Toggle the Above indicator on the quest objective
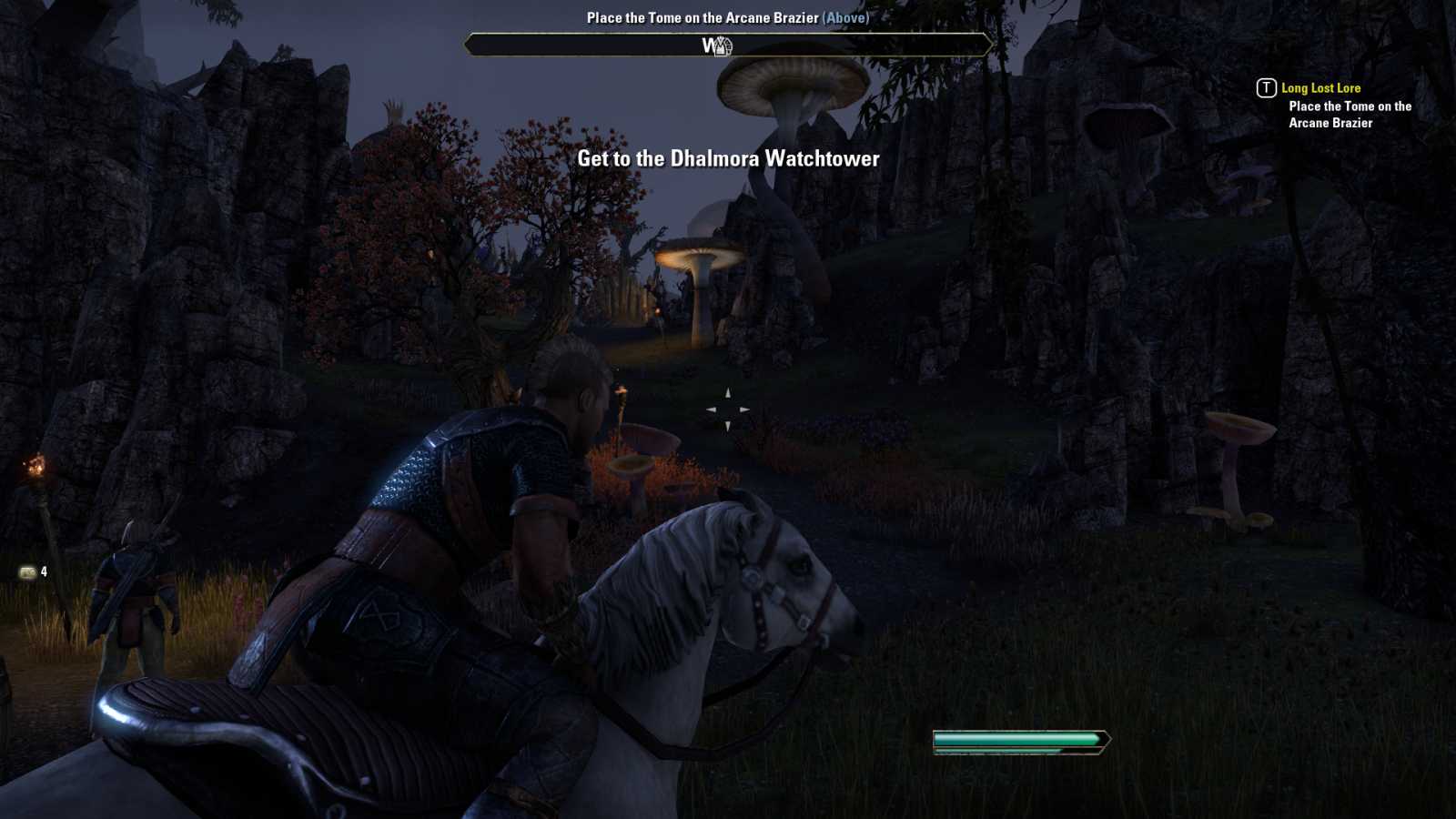The height and width of the screenshot is (819, 1456). click(x=846, y=17)
